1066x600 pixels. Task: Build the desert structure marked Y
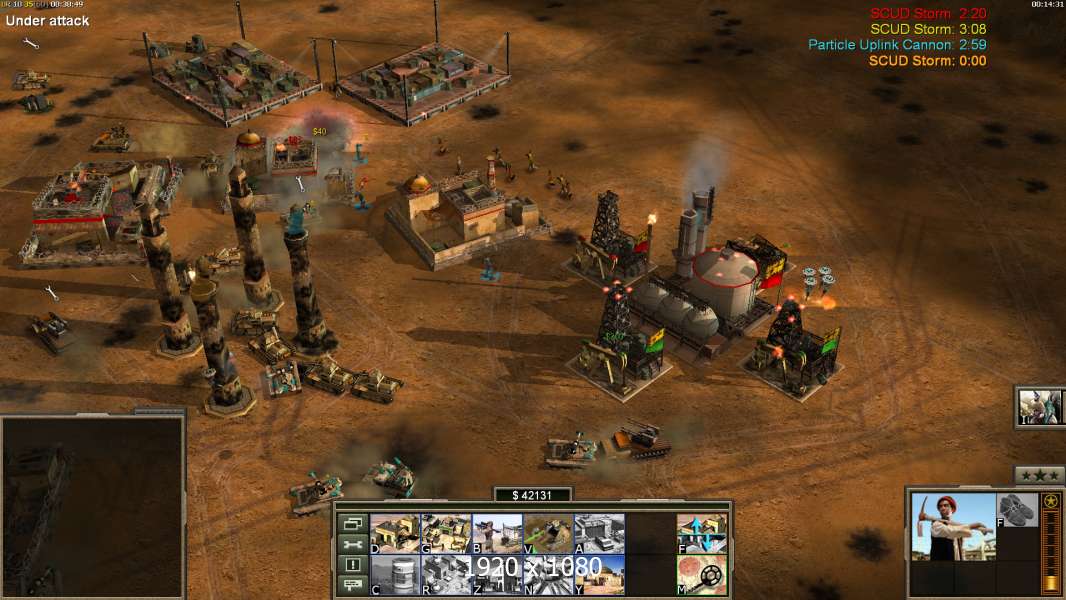coord(599,575)
